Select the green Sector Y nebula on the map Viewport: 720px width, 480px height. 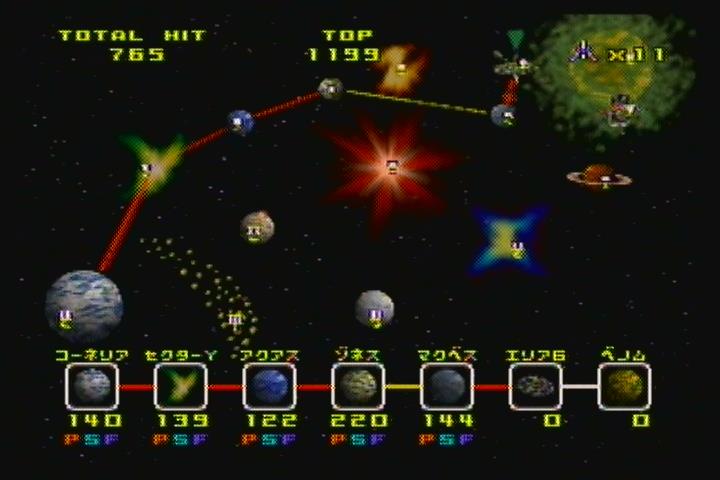pos(153,166)
